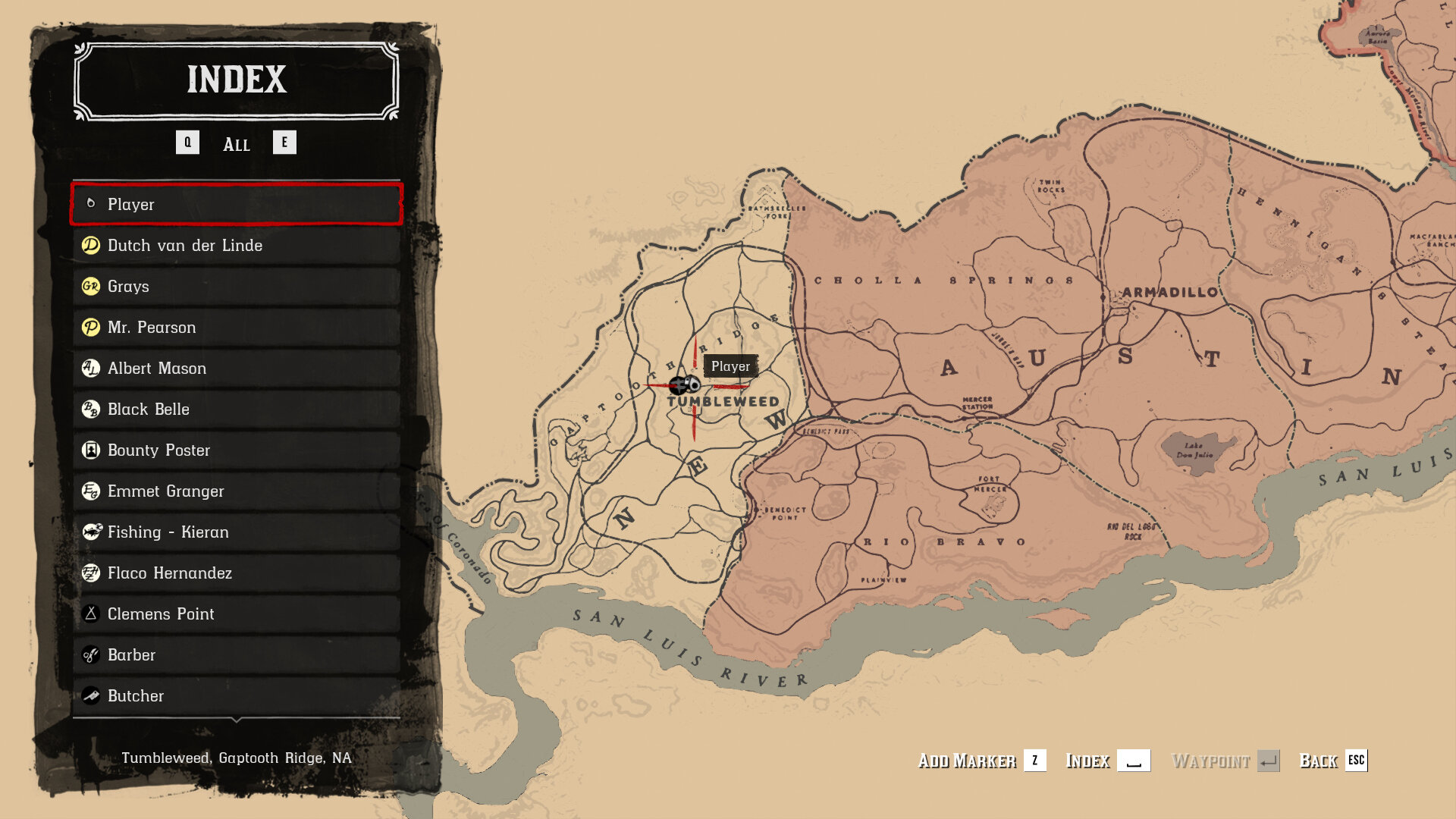
Task: Expand the list with the bottom arrow
Action: click(x=236, y=719)
